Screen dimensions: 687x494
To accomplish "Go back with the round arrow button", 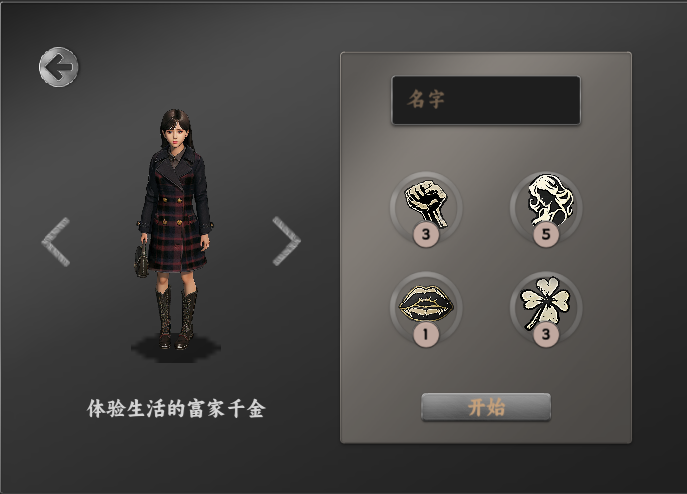I will 58,67.
